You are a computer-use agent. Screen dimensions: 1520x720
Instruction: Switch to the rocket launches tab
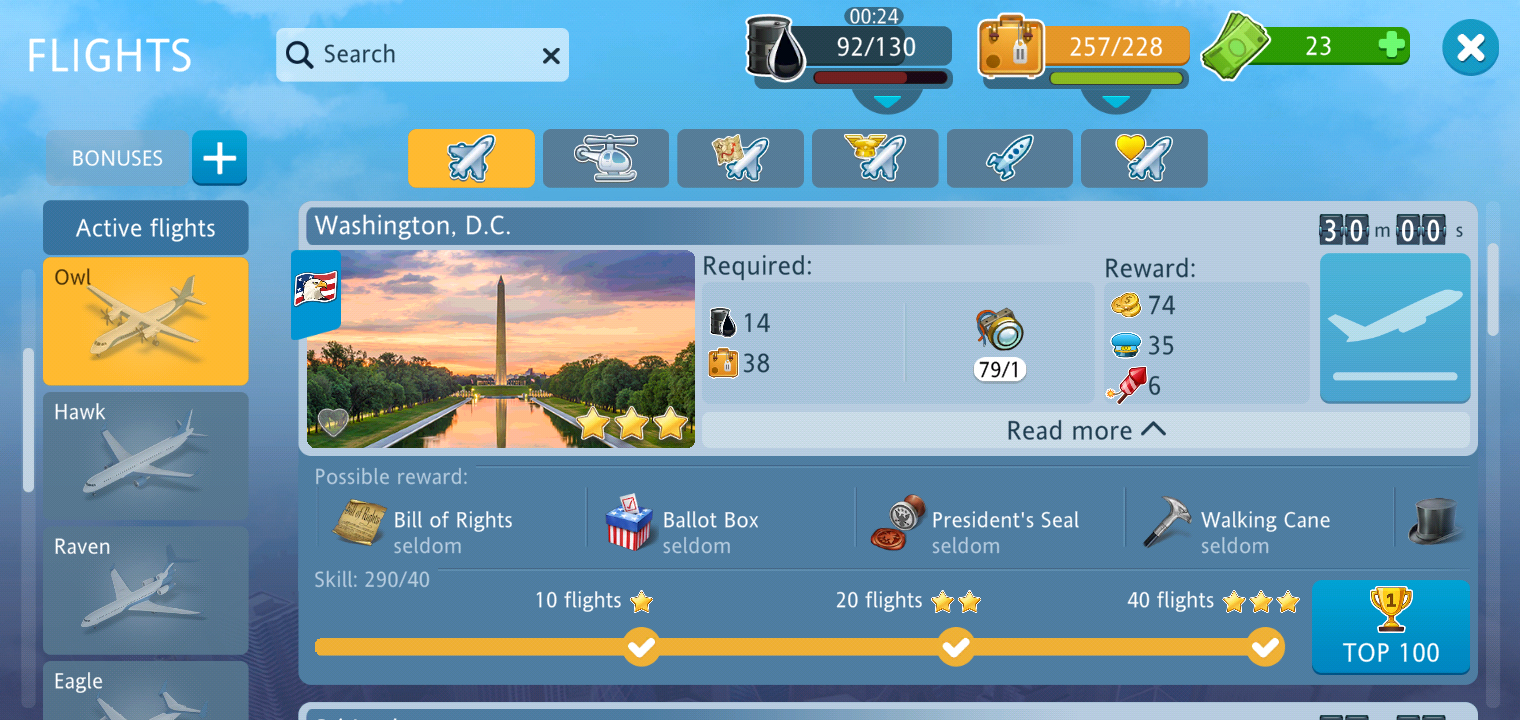coord(1009,158)
